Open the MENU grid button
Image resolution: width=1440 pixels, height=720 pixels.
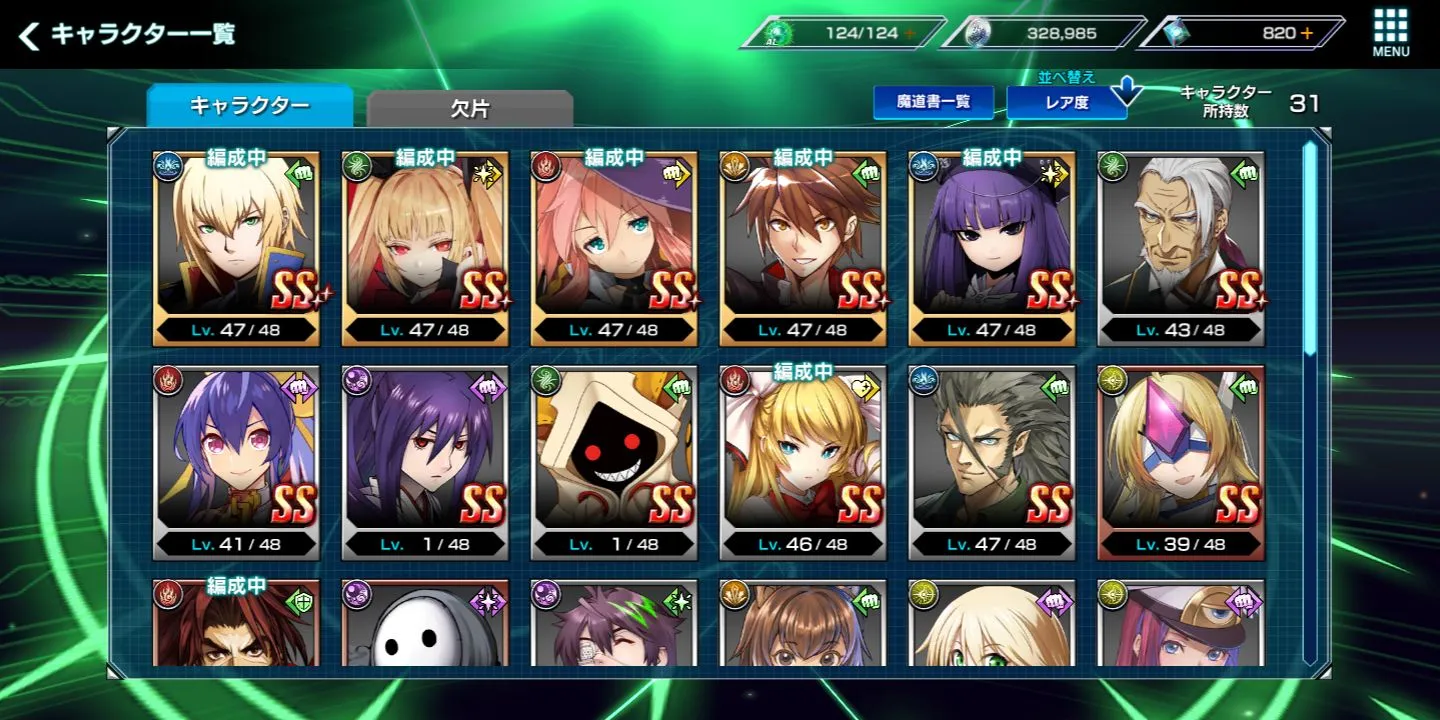1390,33
